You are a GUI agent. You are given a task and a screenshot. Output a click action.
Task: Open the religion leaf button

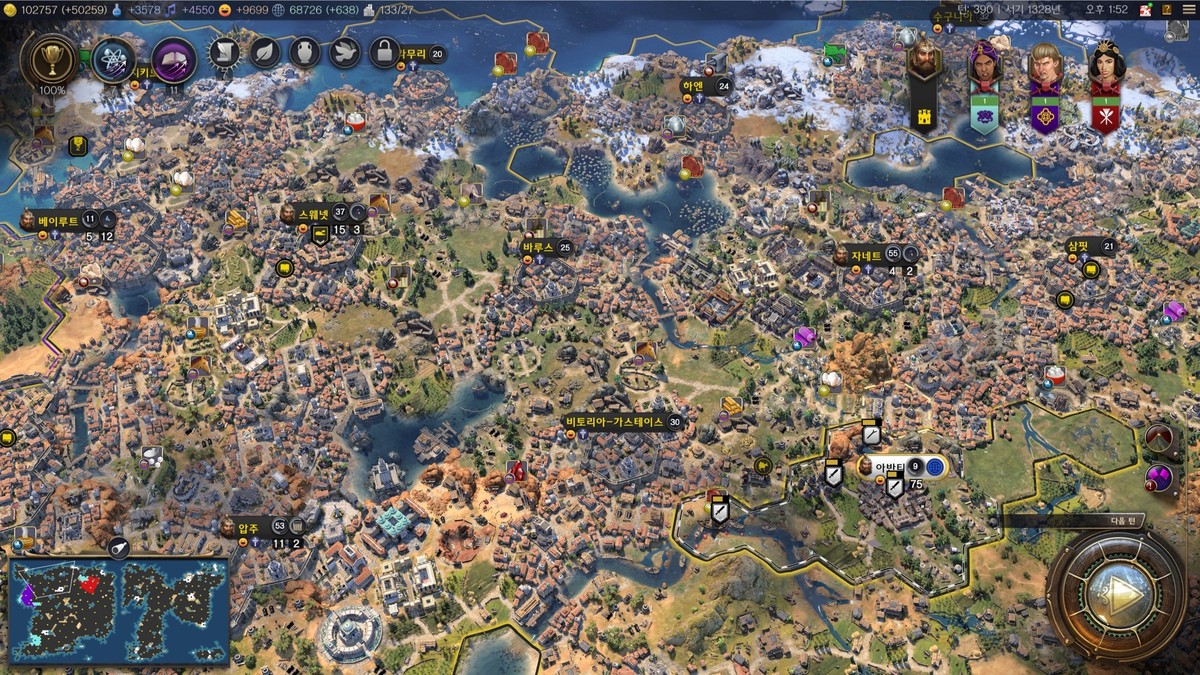click(x=264, y=52)
